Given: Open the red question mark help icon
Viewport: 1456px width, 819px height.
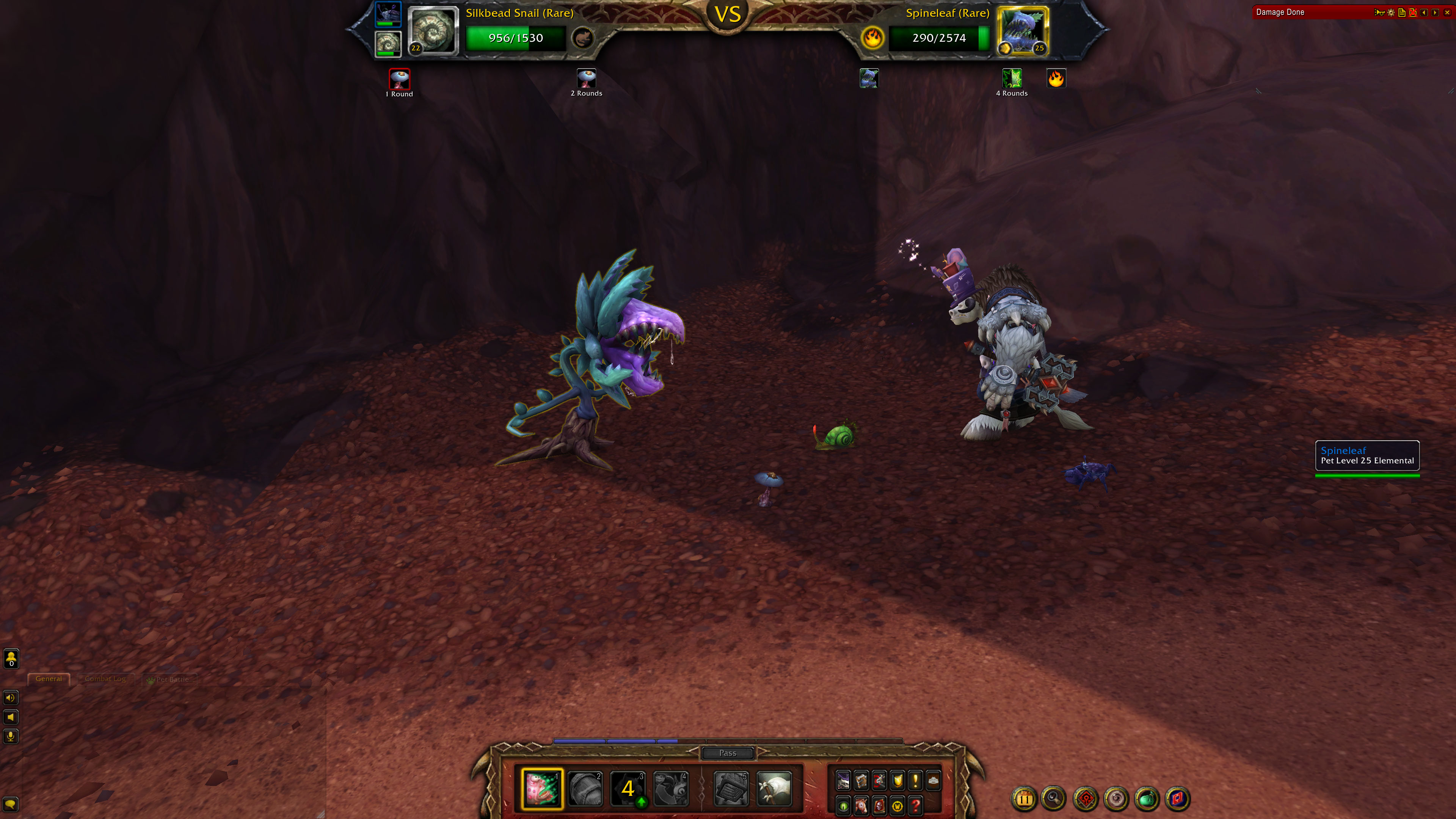Looking at the screenshot, I should point(916,805).
